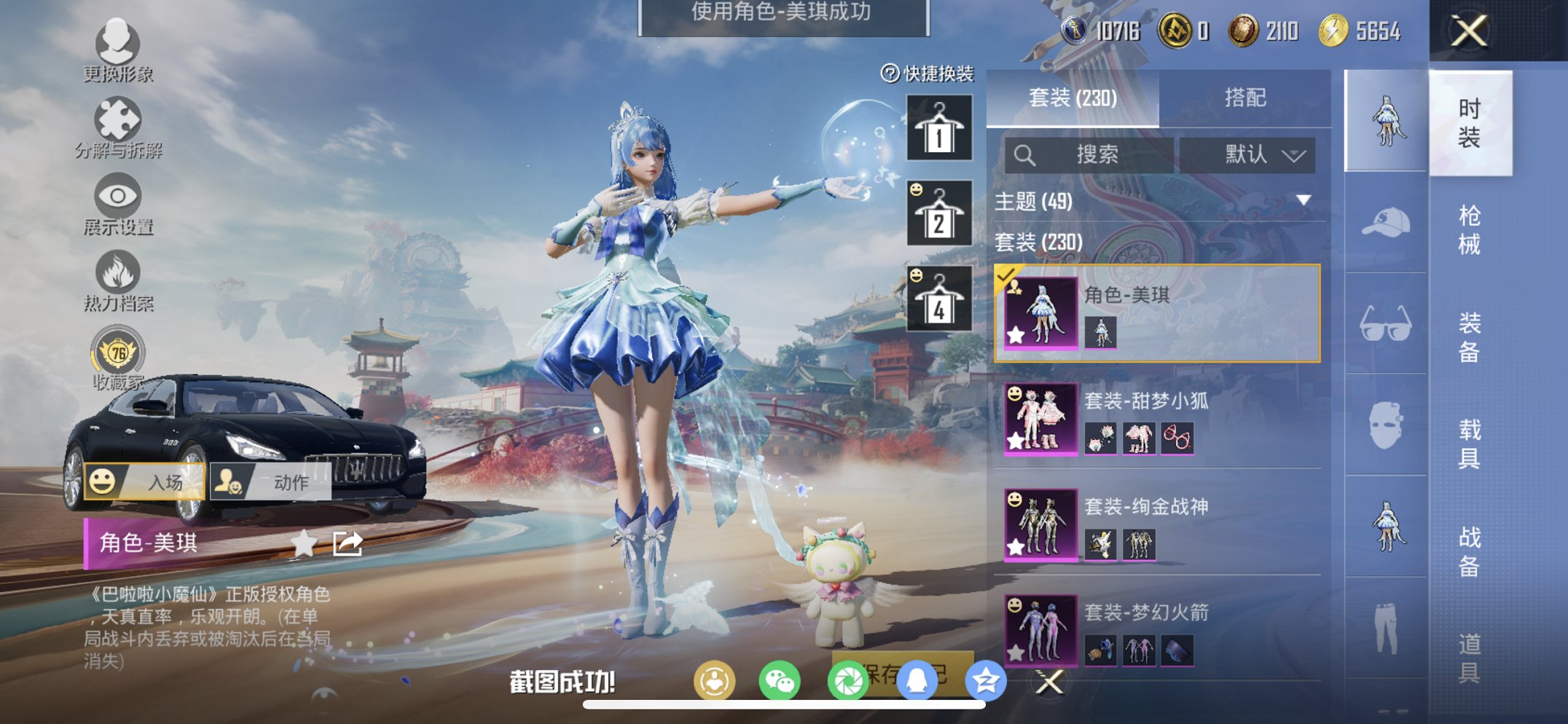Open the 展示设置 display settings icon
1568x724 pixels.
119,193
